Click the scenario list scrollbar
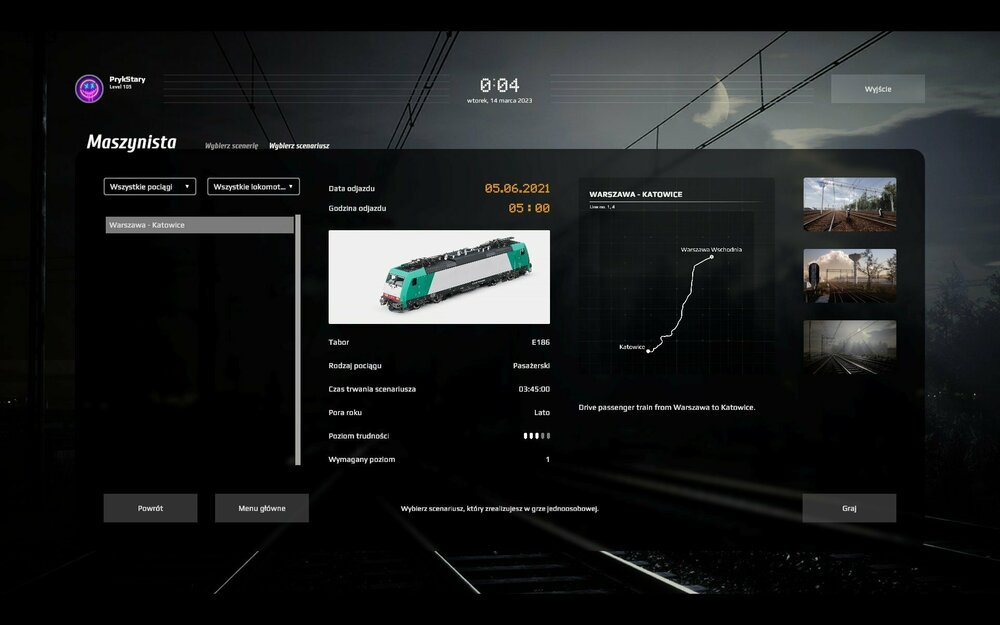This screenshot has height=625, width=1000. (298, 340)
